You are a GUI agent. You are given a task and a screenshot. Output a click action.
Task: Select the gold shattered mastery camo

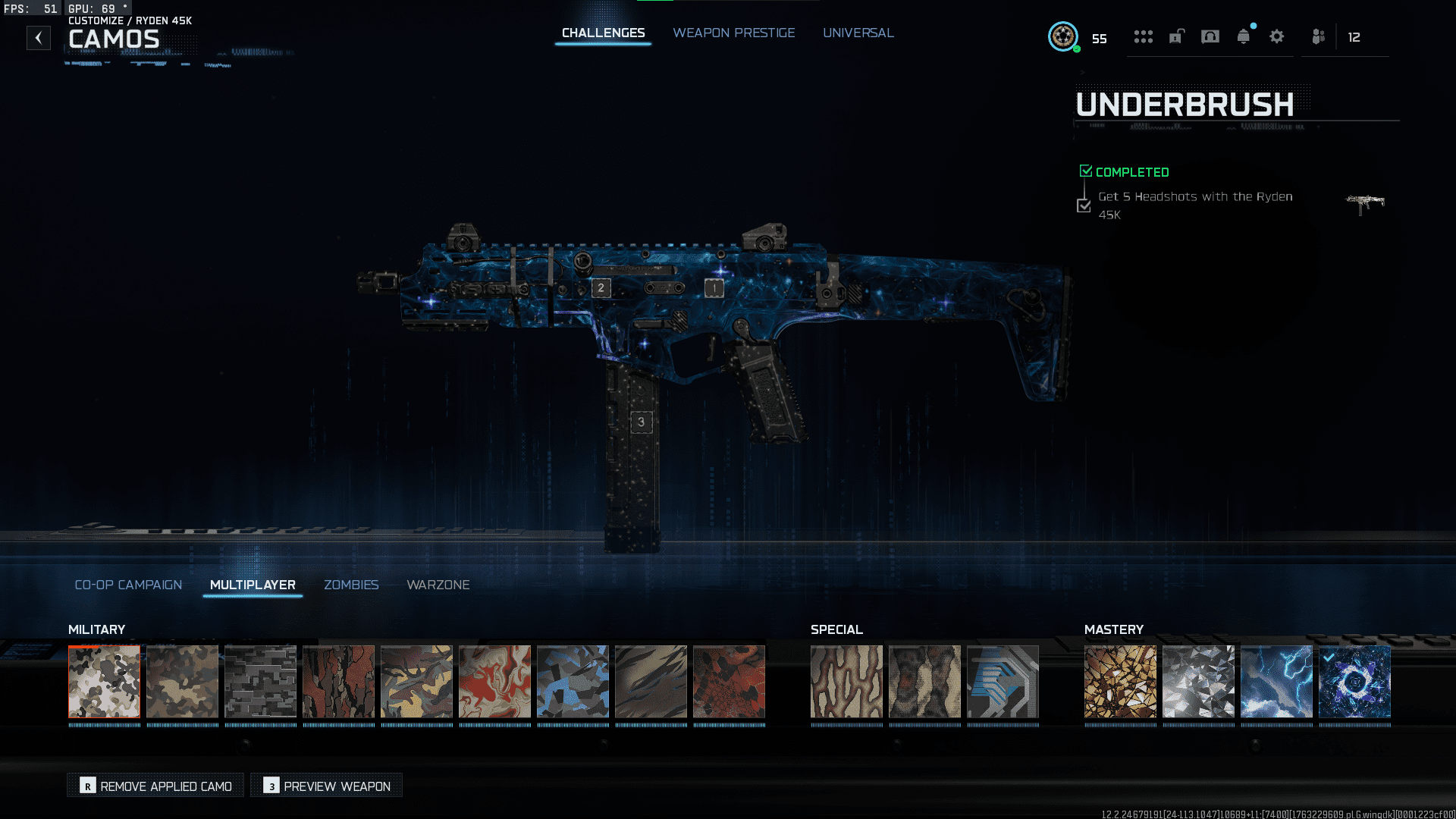(x=1120, y=681)
